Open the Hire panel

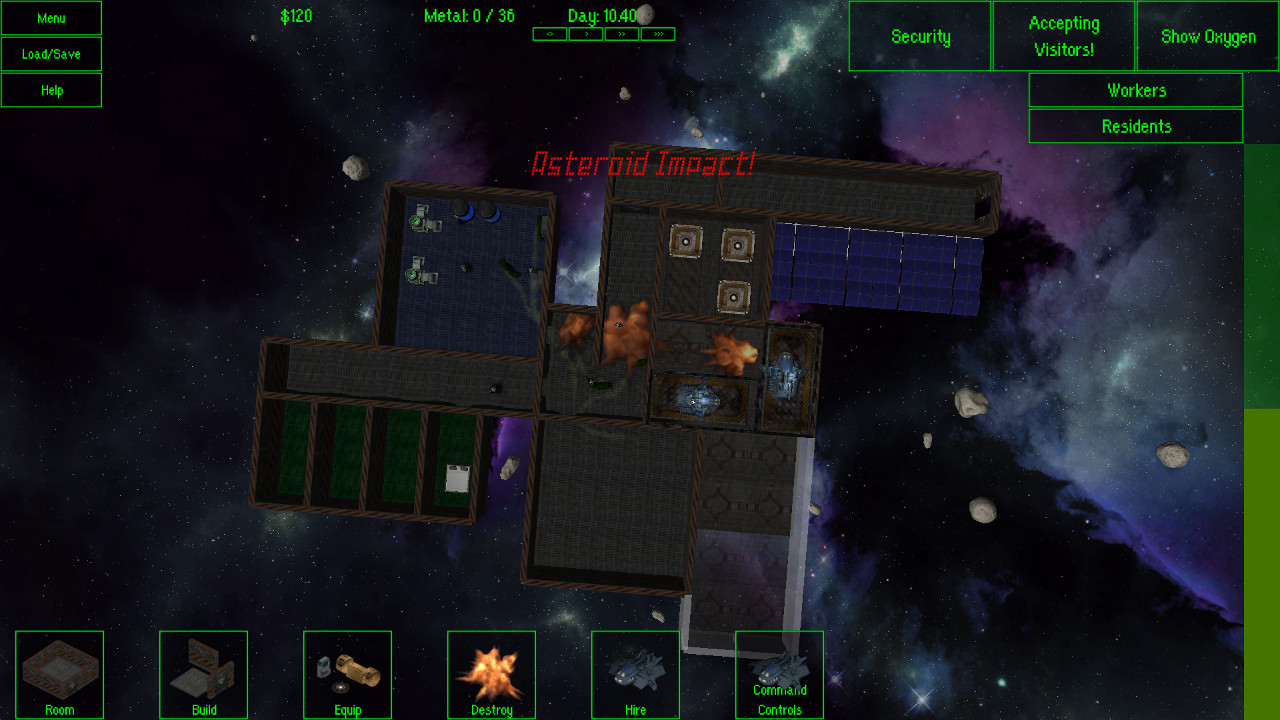(635, 674)
